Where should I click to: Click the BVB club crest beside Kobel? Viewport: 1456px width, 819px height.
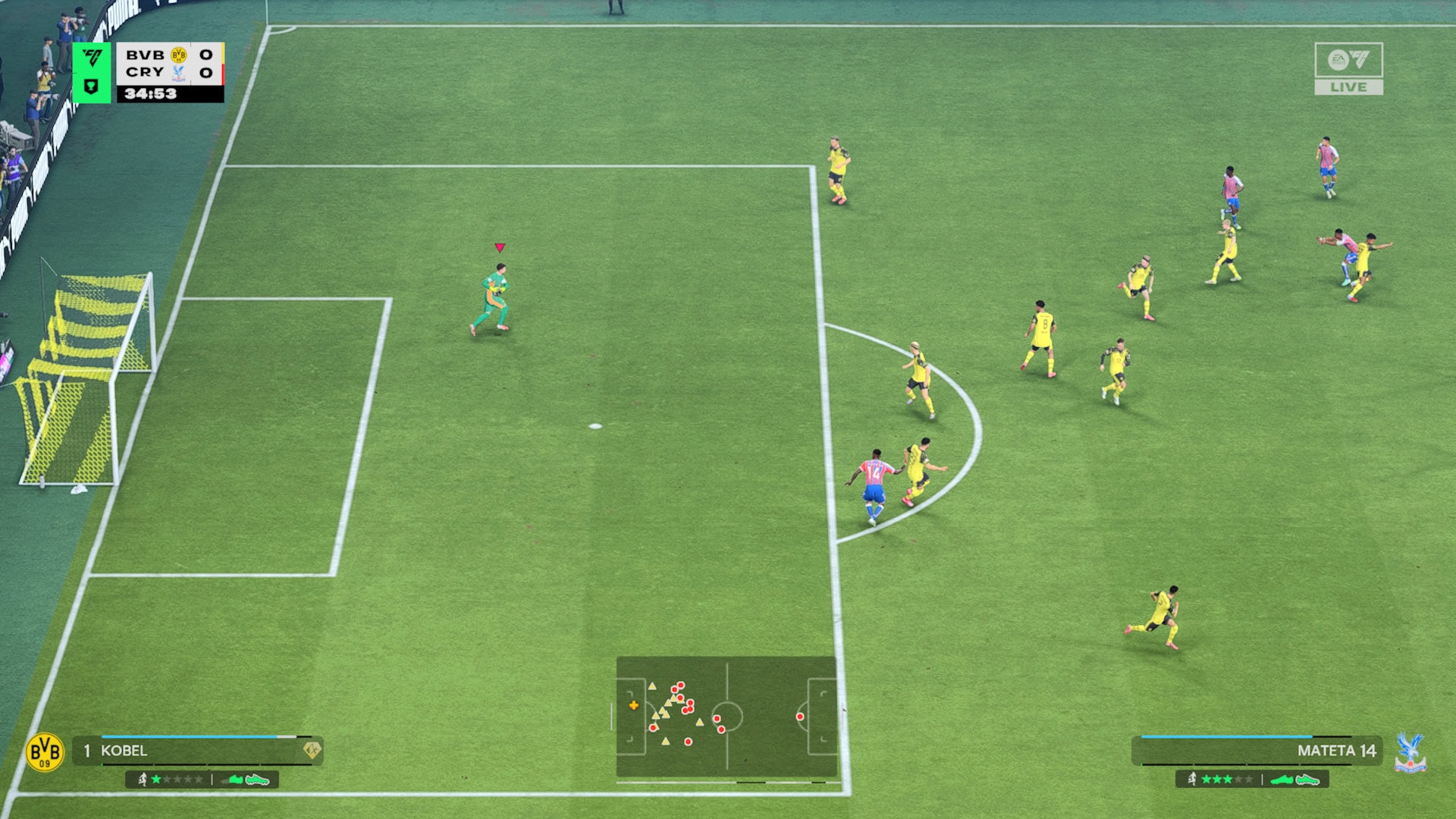click(45, 752)
